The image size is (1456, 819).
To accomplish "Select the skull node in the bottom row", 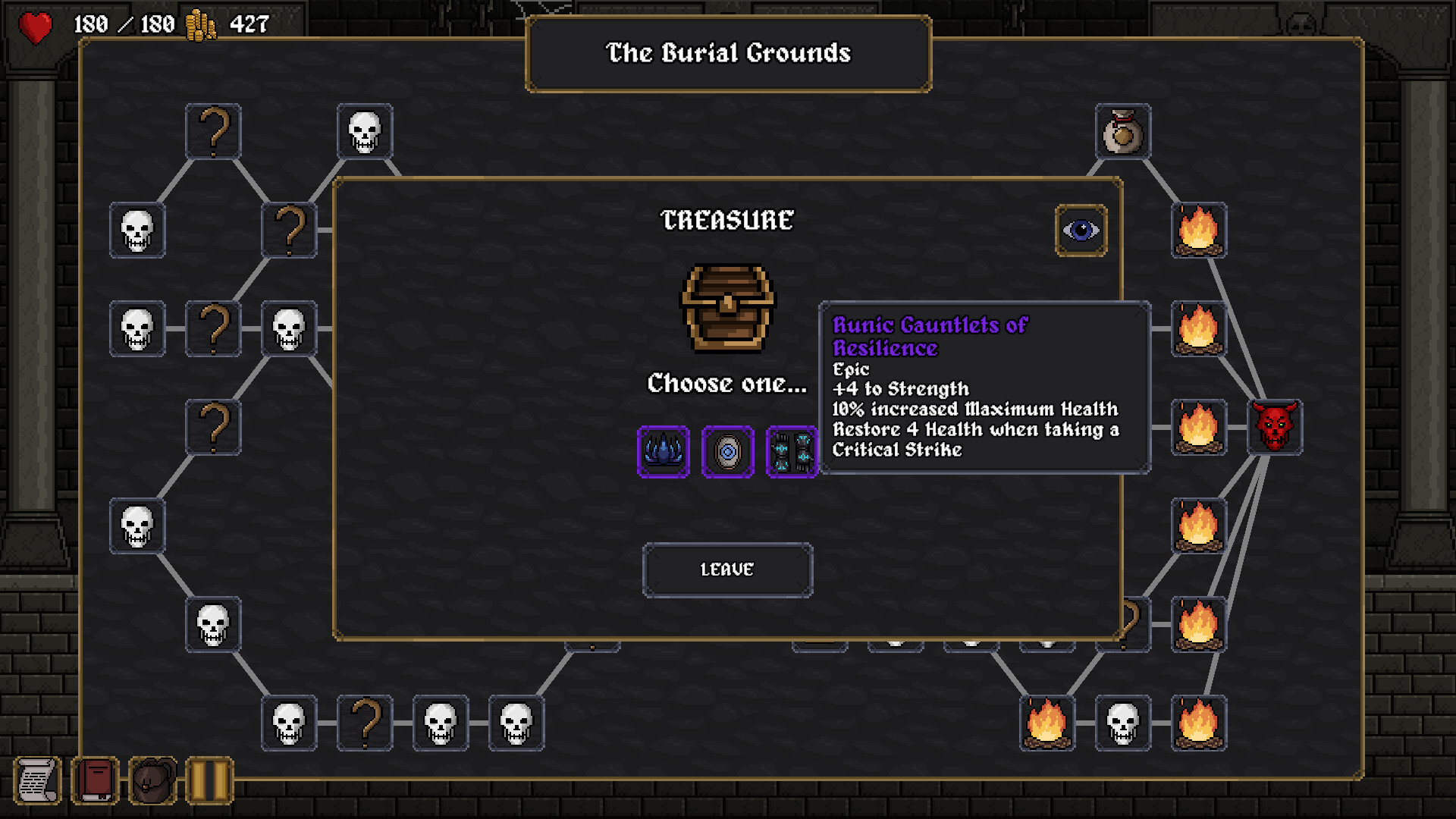I will [x=441, y=724].
